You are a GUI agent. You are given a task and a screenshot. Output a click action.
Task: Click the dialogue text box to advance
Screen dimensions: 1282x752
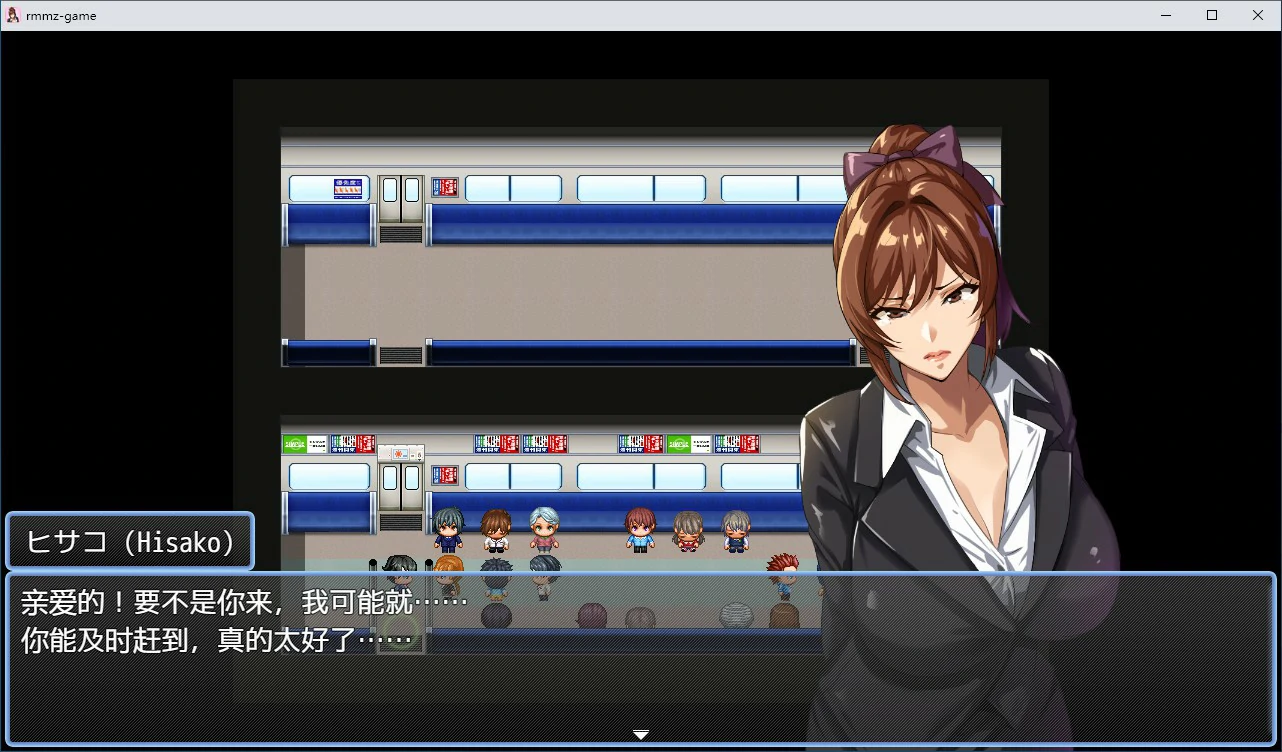coord(400,620)
